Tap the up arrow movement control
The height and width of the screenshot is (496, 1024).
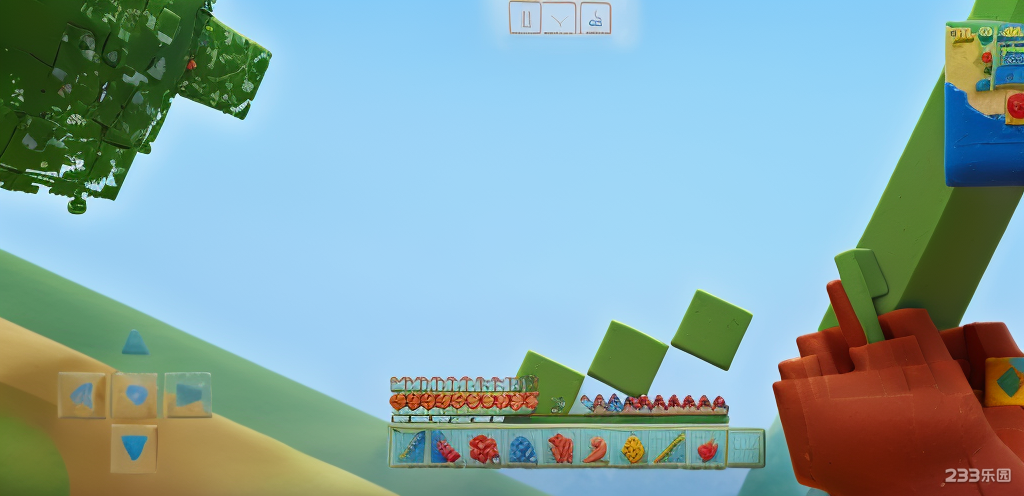135,344
